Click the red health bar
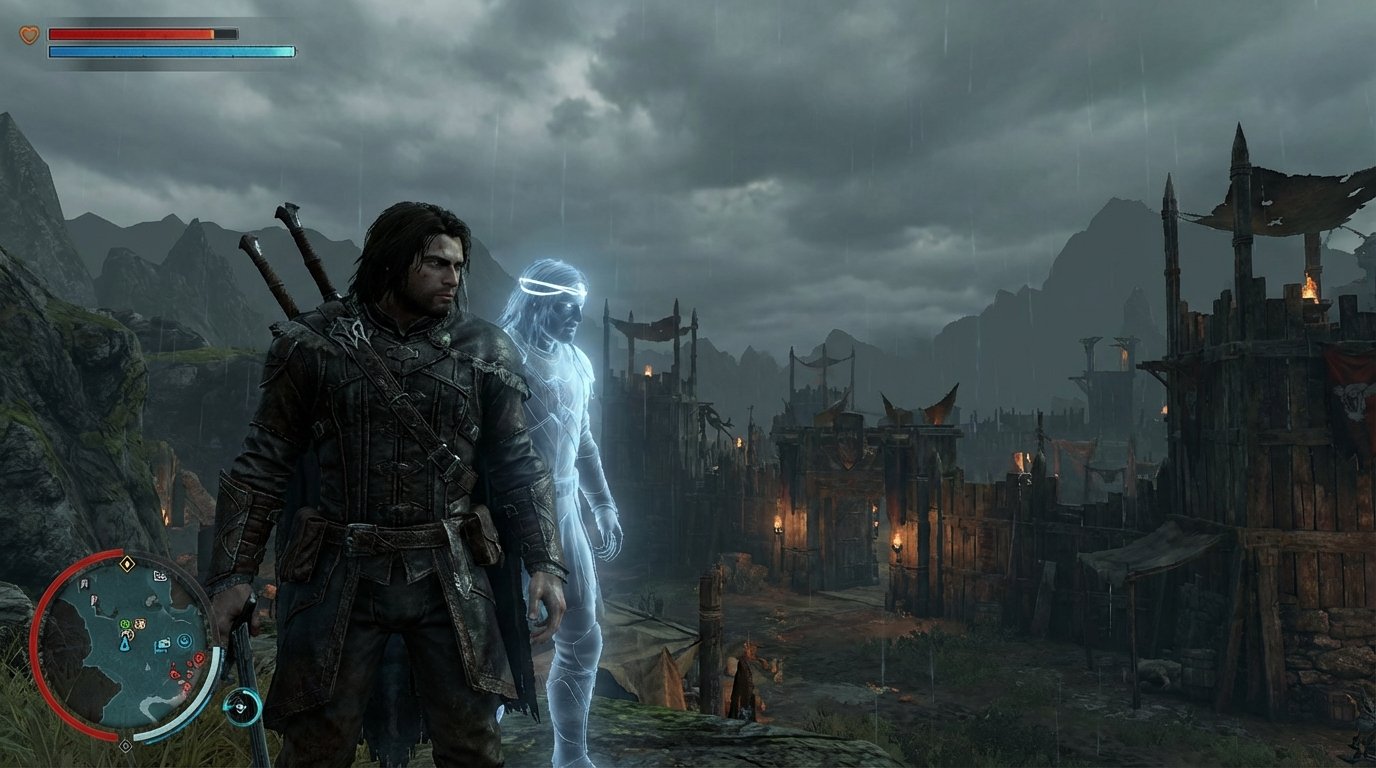Viewport: 1376px width, 768px height. (x=130, y=31)
